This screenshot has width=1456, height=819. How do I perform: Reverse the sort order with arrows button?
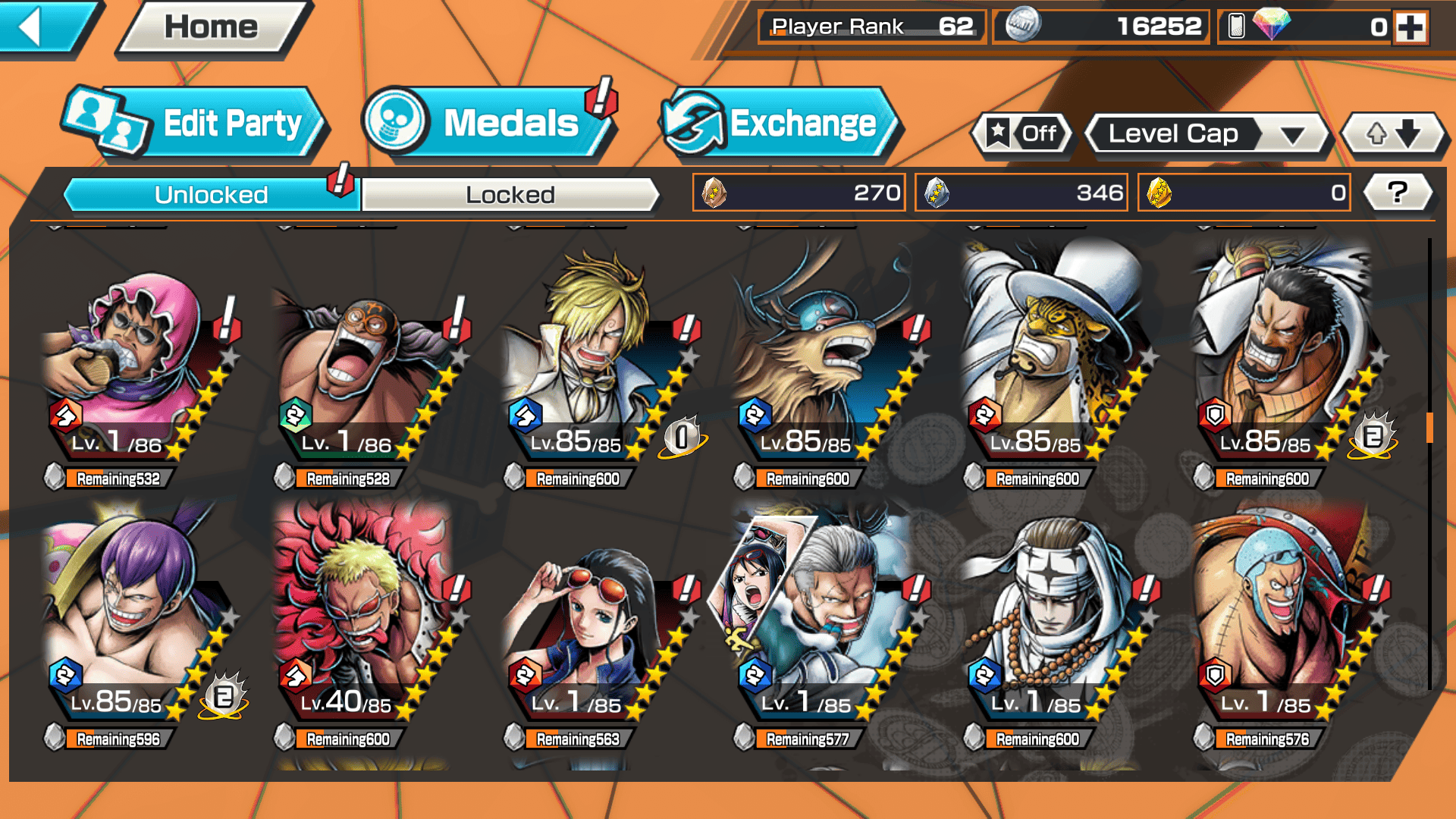pyautogui.click(x=1393, y=134)
